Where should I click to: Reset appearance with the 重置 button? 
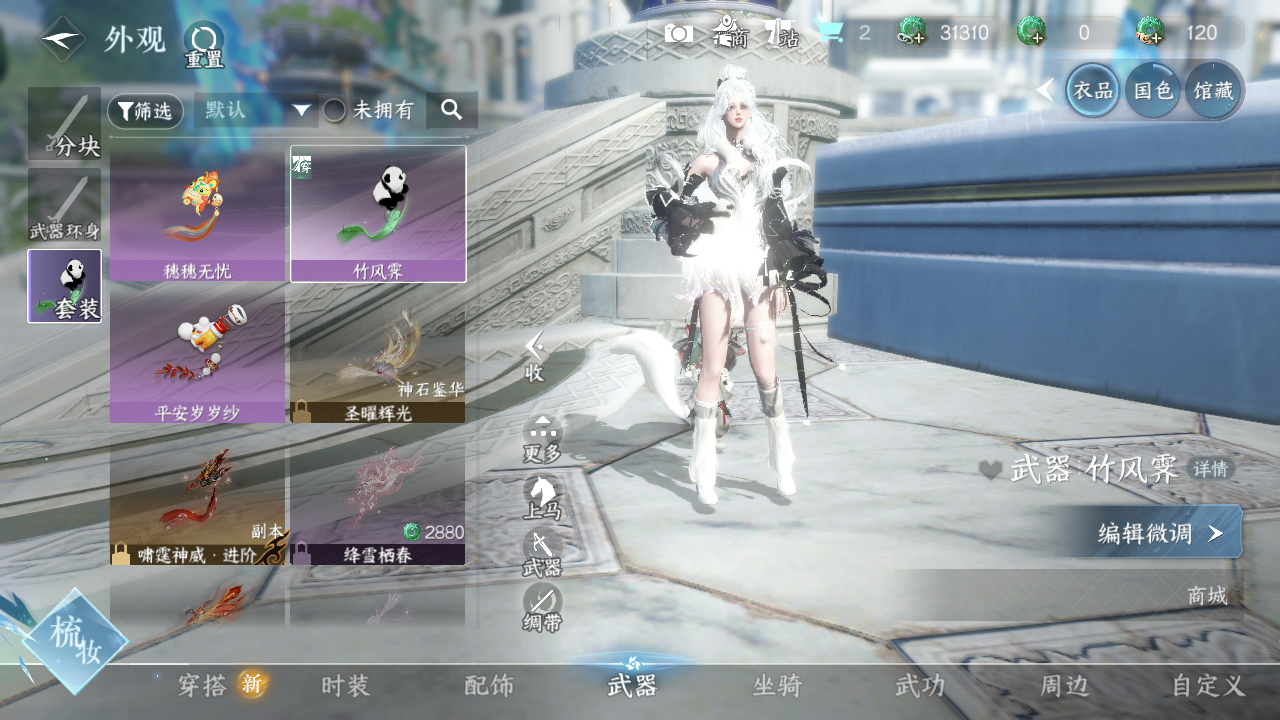pos(204,44)
